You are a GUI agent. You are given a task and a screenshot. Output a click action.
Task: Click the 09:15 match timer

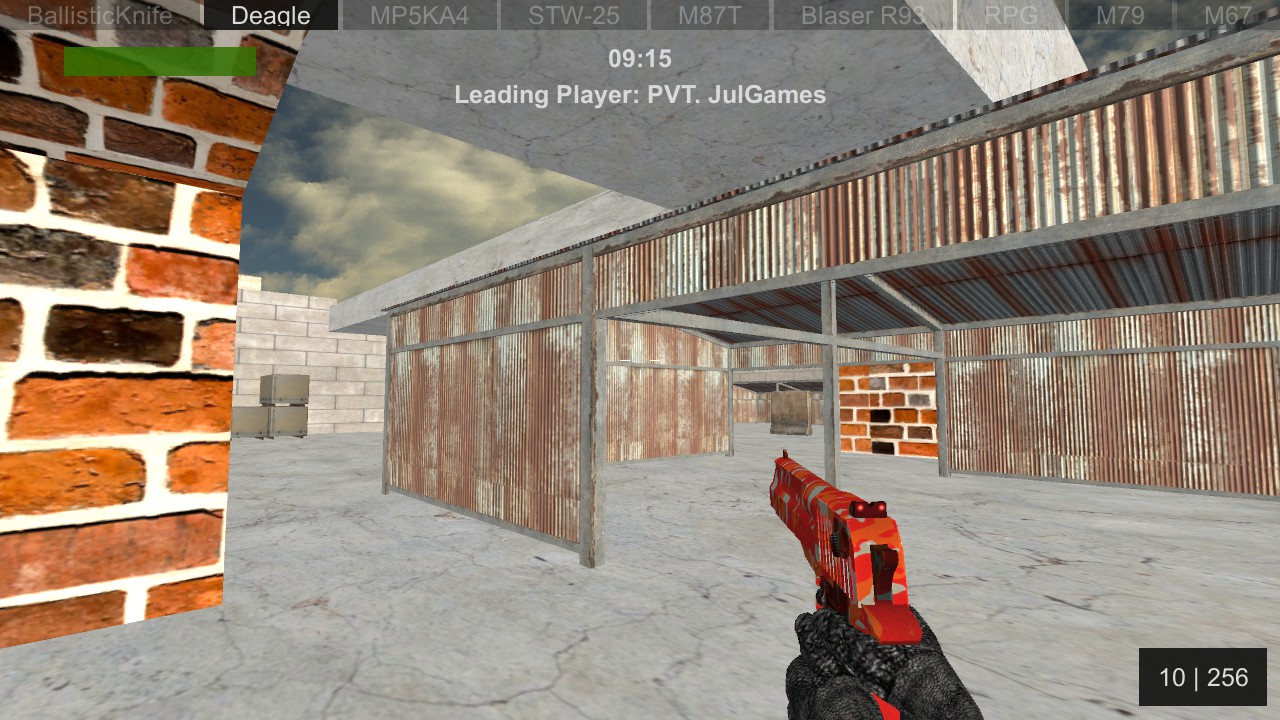640,58
